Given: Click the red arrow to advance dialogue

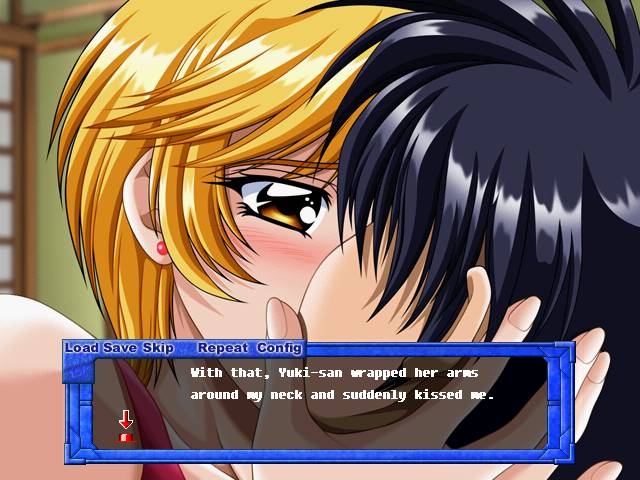Looking at the screenshot, I should 126,424.
